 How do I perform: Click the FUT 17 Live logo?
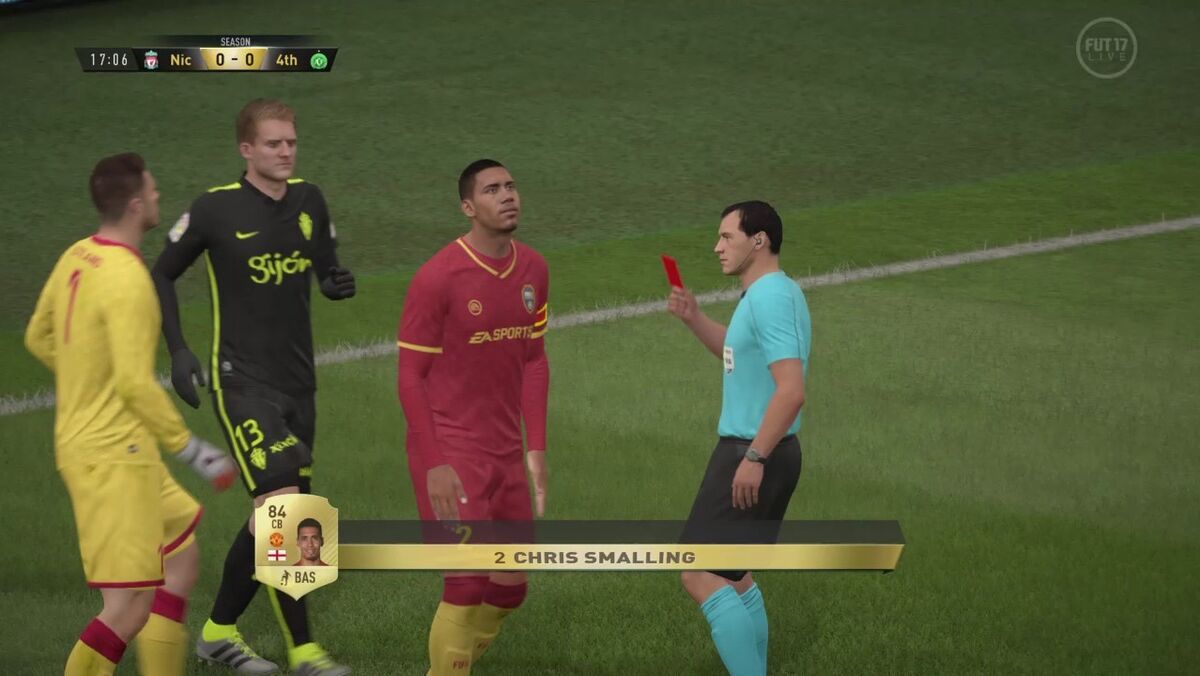(1106, 48)
